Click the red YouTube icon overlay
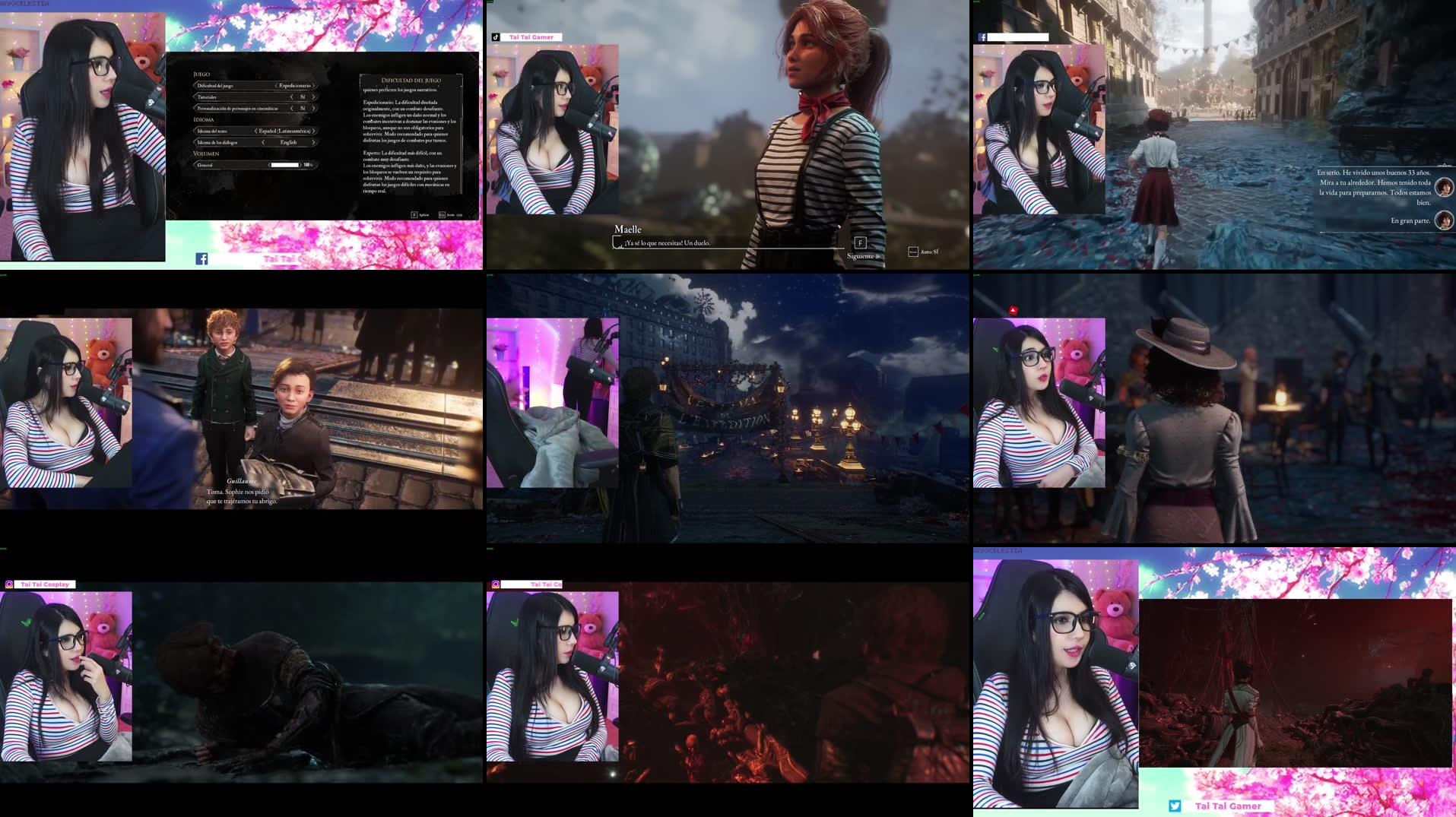1456x817 pixels. (1013, 311)
